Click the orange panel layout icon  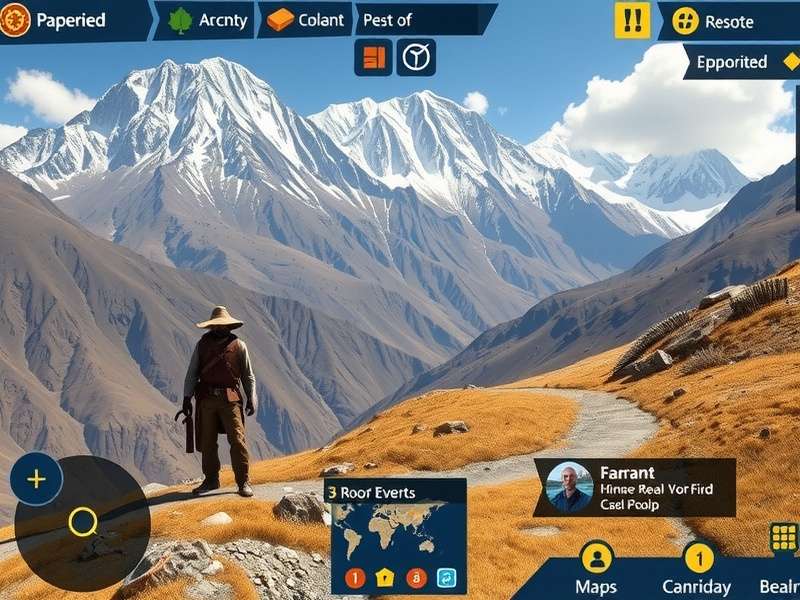[373, 58]
